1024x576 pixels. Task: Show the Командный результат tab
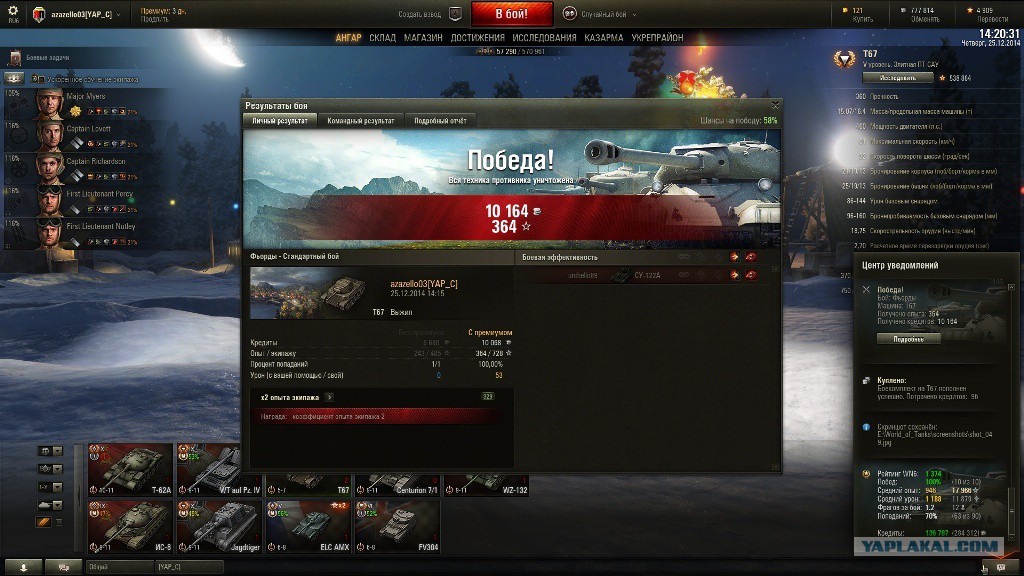[x=360, y=120]
